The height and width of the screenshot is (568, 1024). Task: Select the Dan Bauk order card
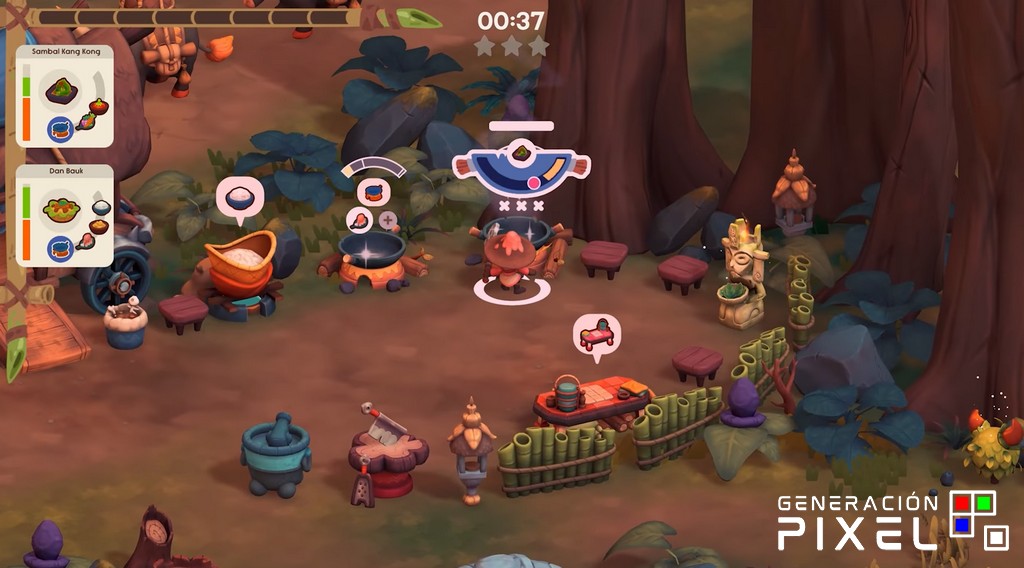(65, 216)
